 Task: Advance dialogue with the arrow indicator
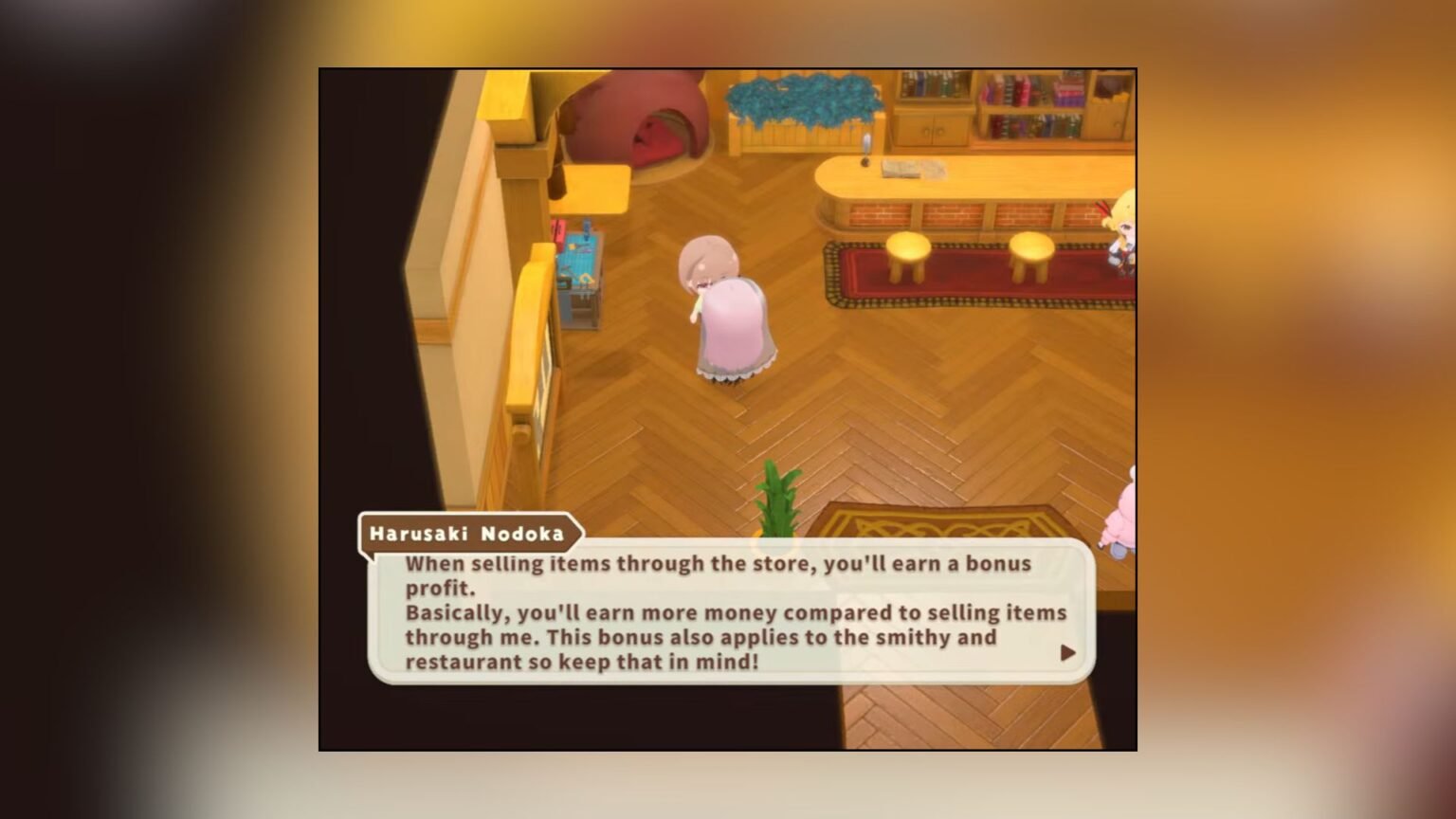pyautogui.click(x=1067, y=653)
